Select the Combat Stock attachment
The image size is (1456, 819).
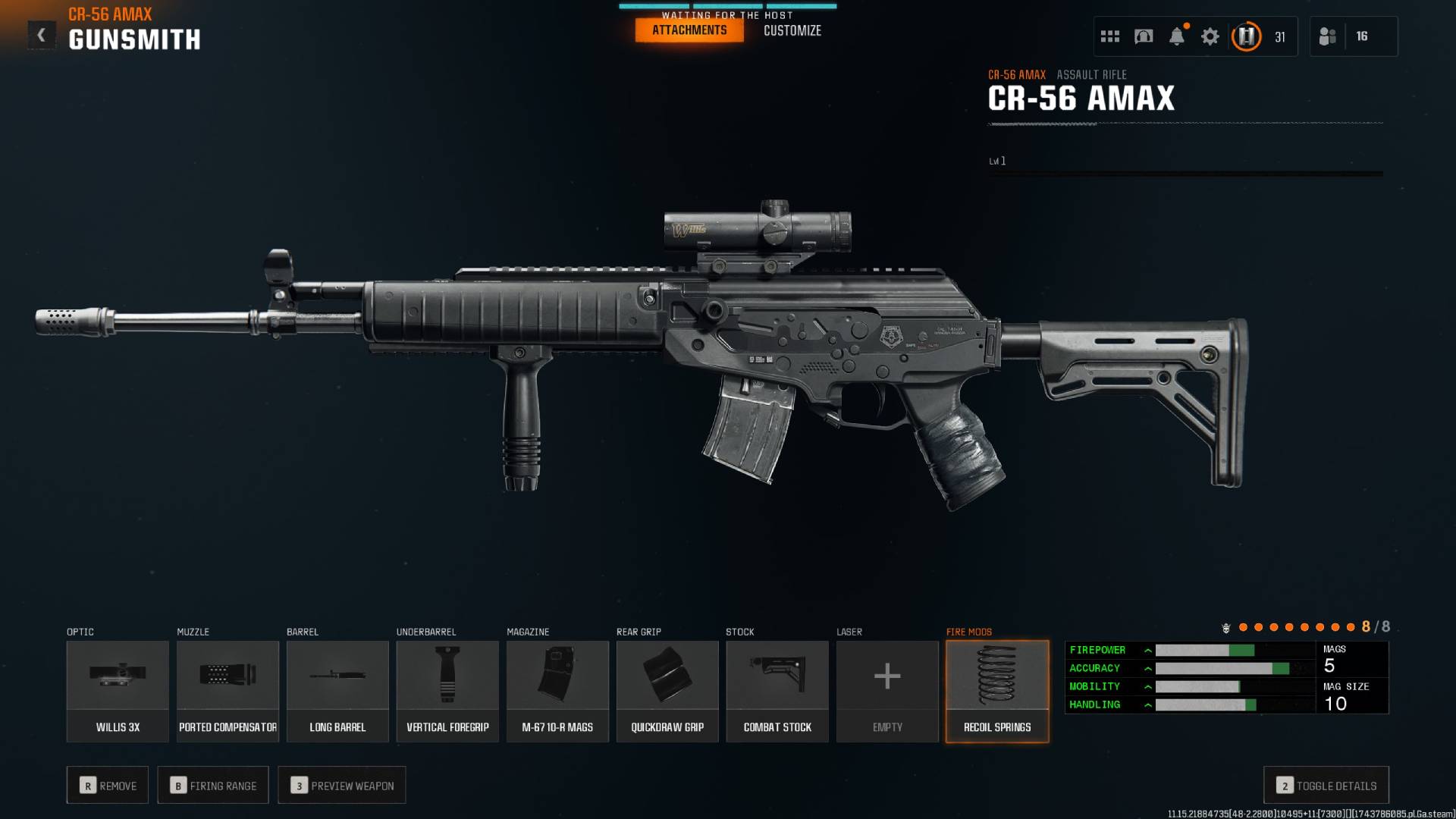(777, 690)
